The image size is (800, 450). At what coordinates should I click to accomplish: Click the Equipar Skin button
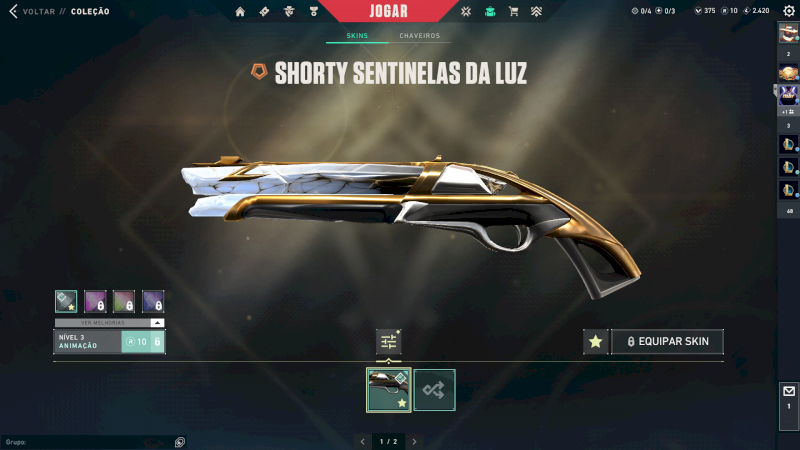(x=667, y=342)
